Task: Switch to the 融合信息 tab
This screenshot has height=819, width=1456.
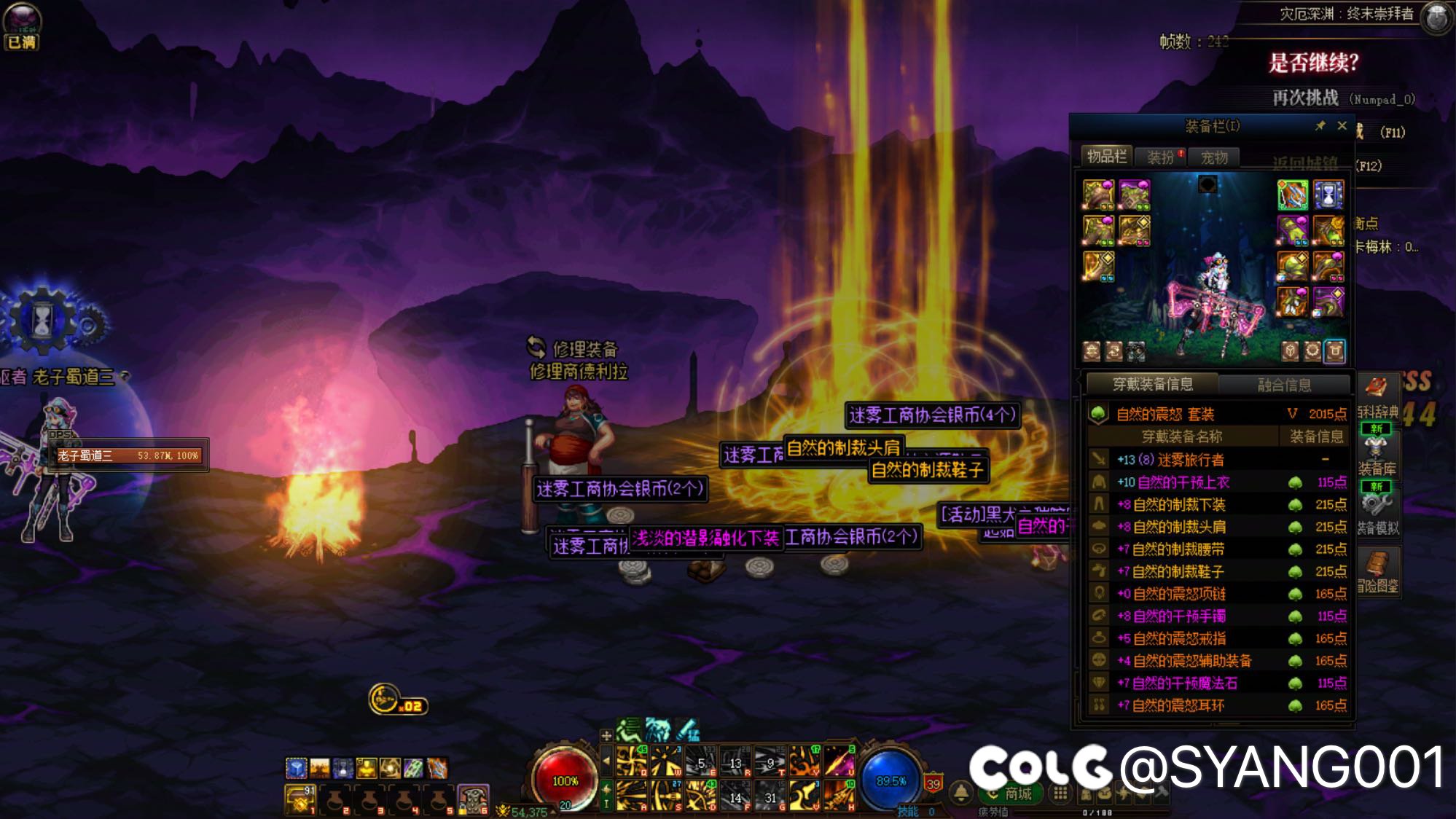Action: [x=1284, y=384]
